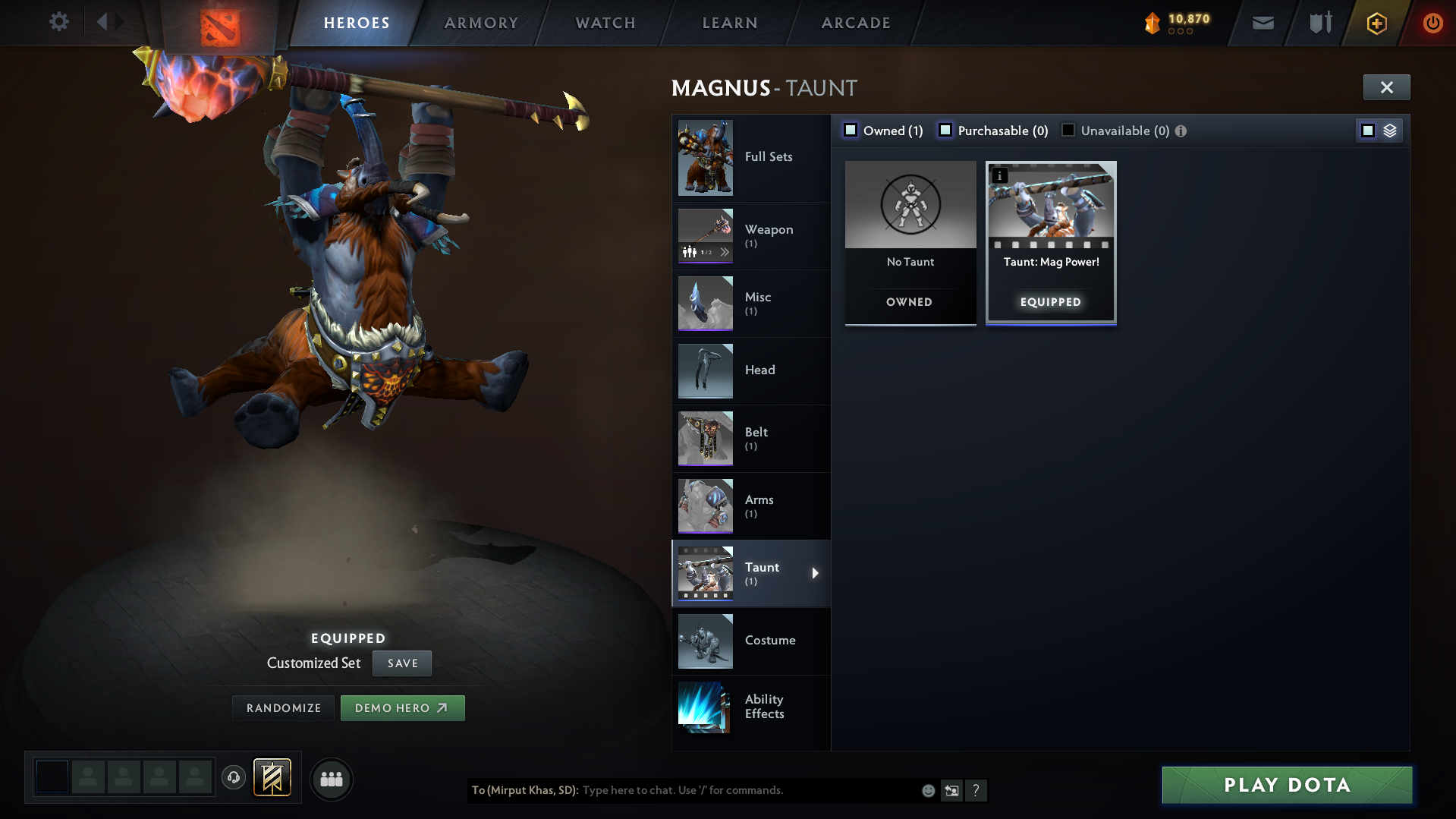Click the guild banner icon
Screen dimensions: 1456x819
coord(272,779)
